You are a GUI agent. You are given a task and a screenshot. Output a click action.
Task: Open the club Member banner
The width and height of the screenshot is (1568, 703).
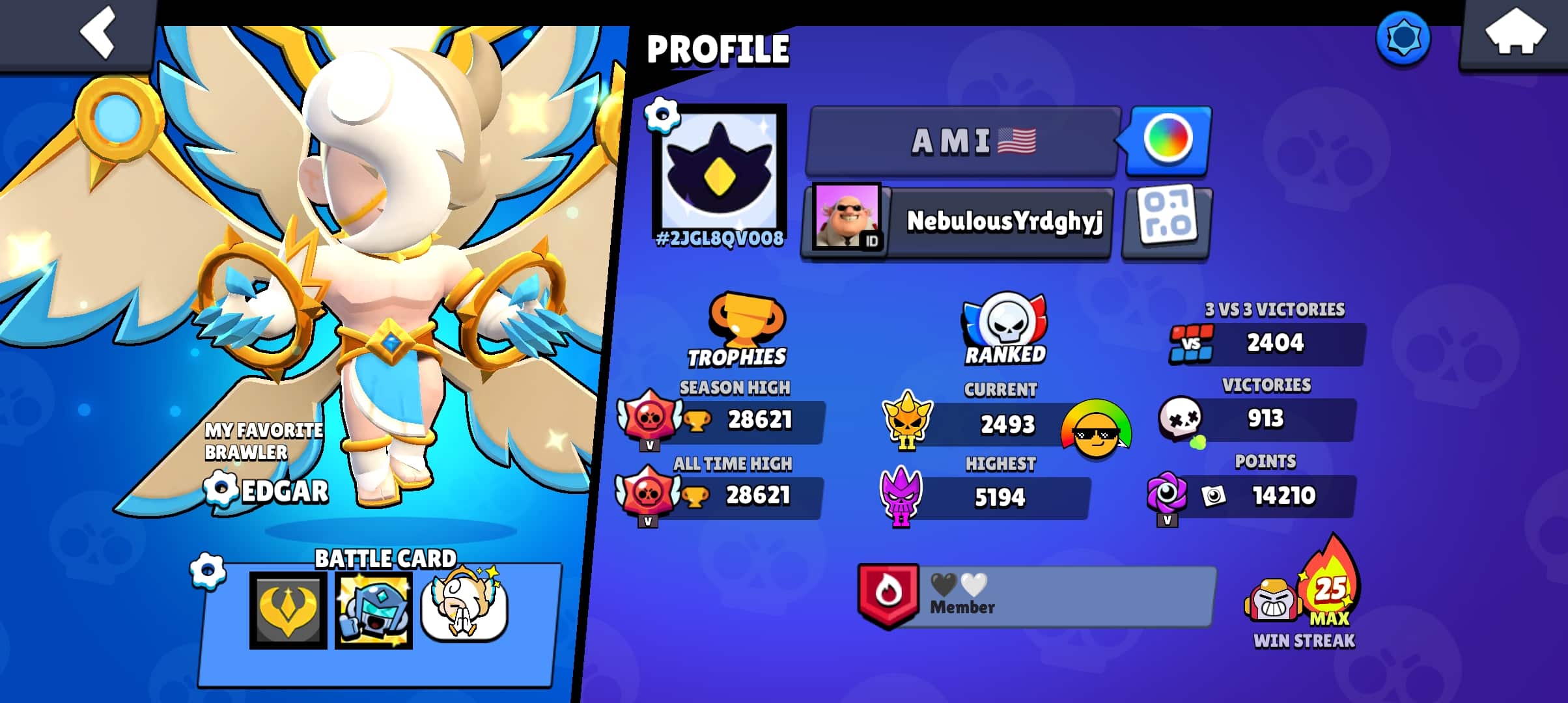[1037, 597]
